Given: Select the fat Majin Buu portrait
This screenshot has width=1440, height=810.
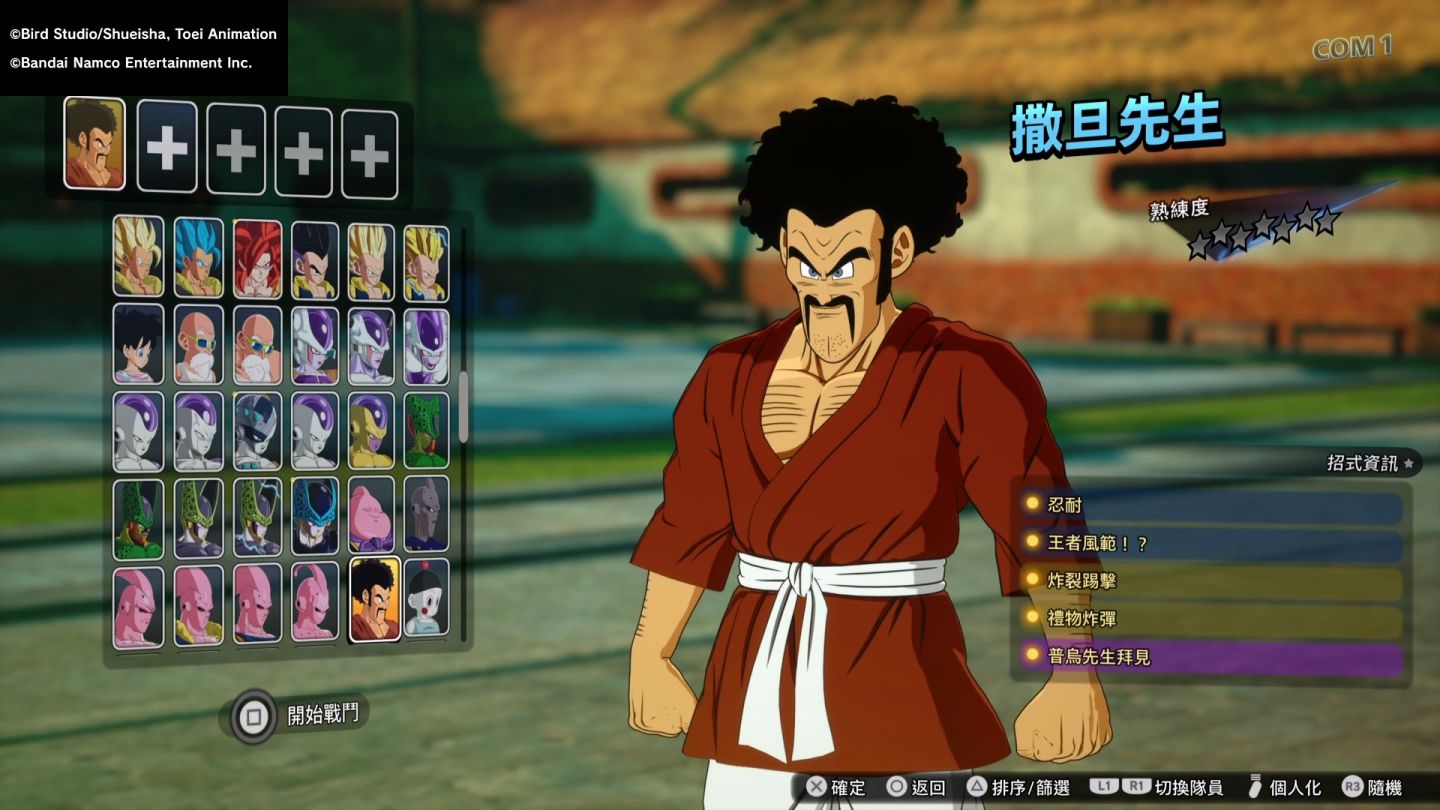Looking at the screenshot, I should [x=371, y=516].
